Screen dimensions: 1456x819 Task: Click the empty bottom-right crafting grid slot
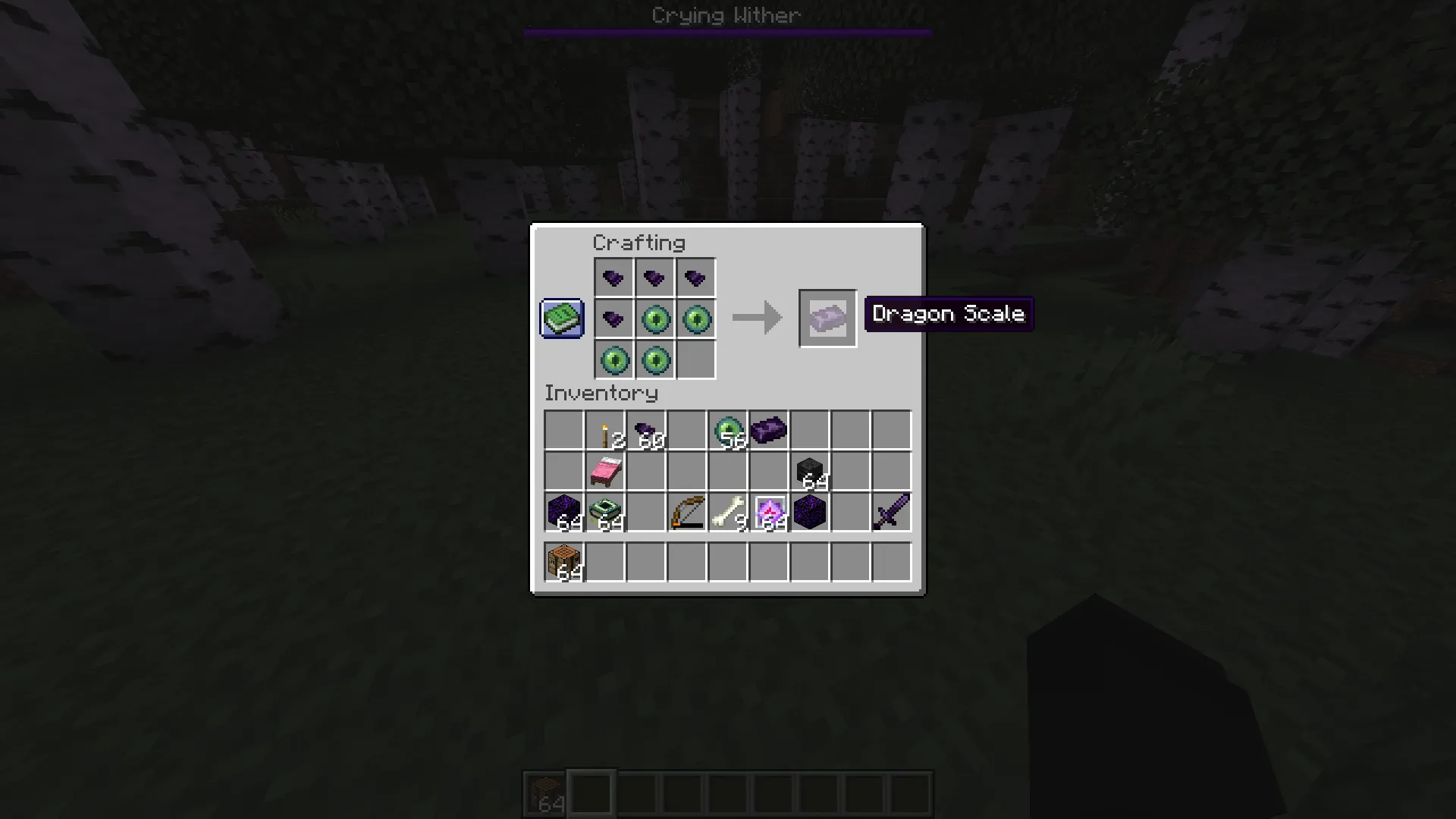pyautogui.click(x=695, y=360)
